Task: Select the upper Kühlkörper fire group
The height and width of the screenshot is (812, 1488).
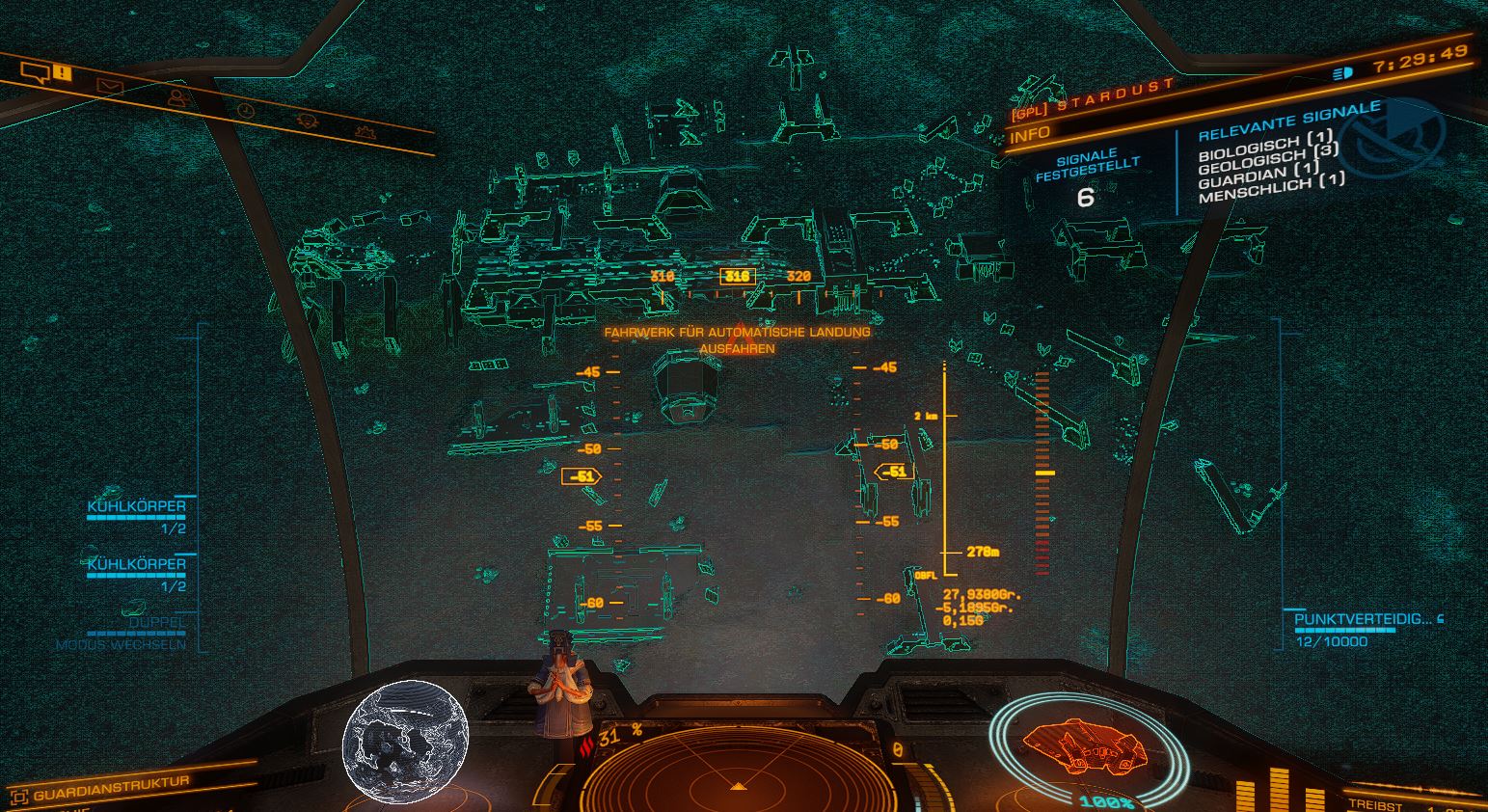Action: 136,506
